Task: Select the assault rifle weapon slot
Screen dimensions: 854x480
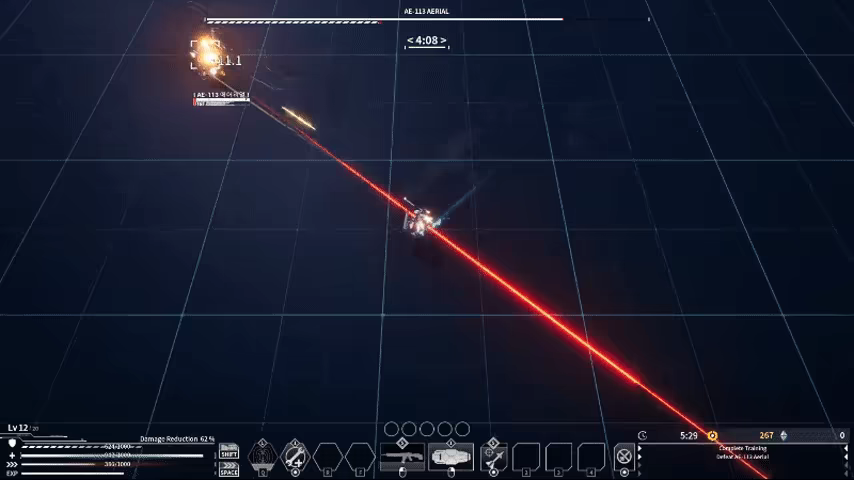Action: click(401, 458)
